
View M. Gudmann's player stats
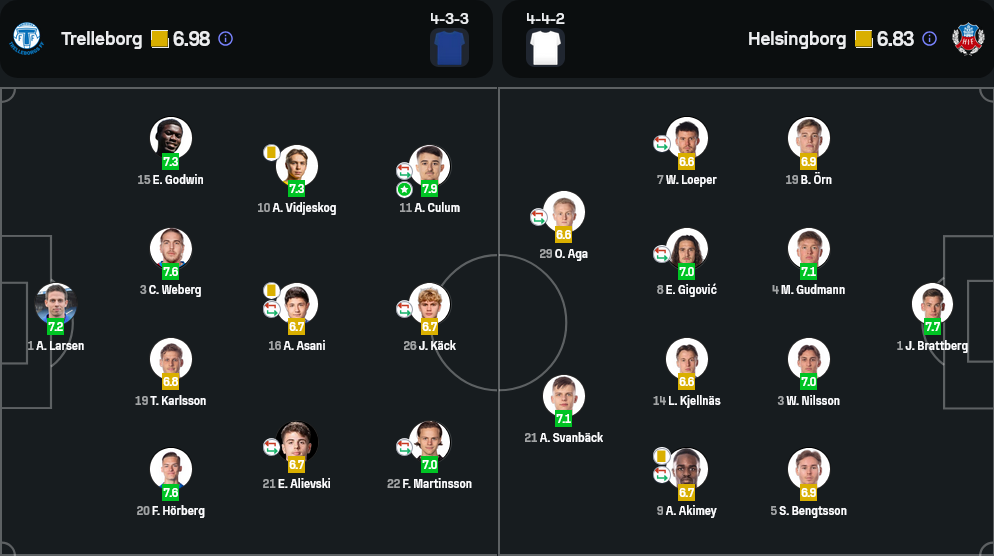(808, 249)
